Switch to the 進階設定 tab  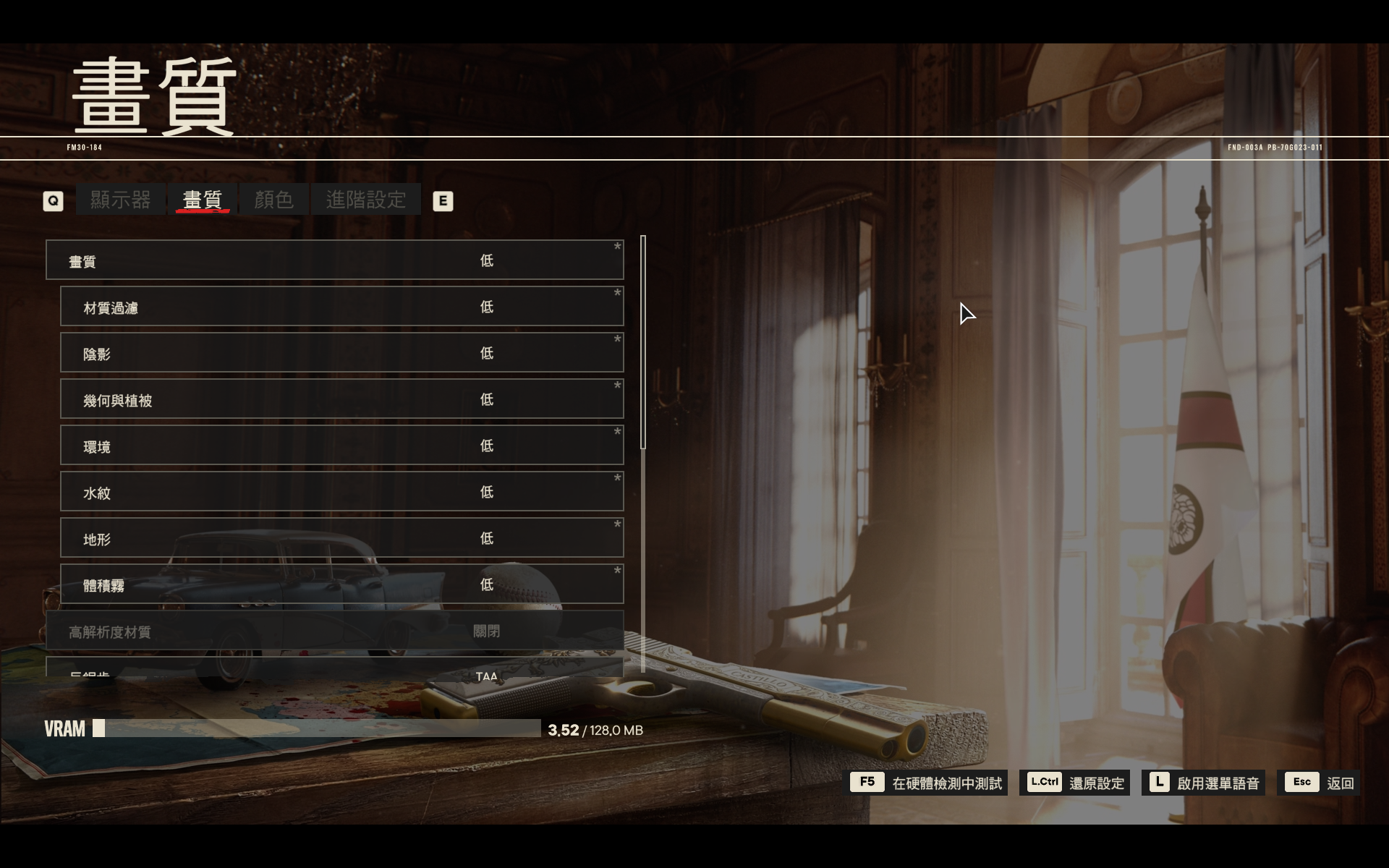365,200
